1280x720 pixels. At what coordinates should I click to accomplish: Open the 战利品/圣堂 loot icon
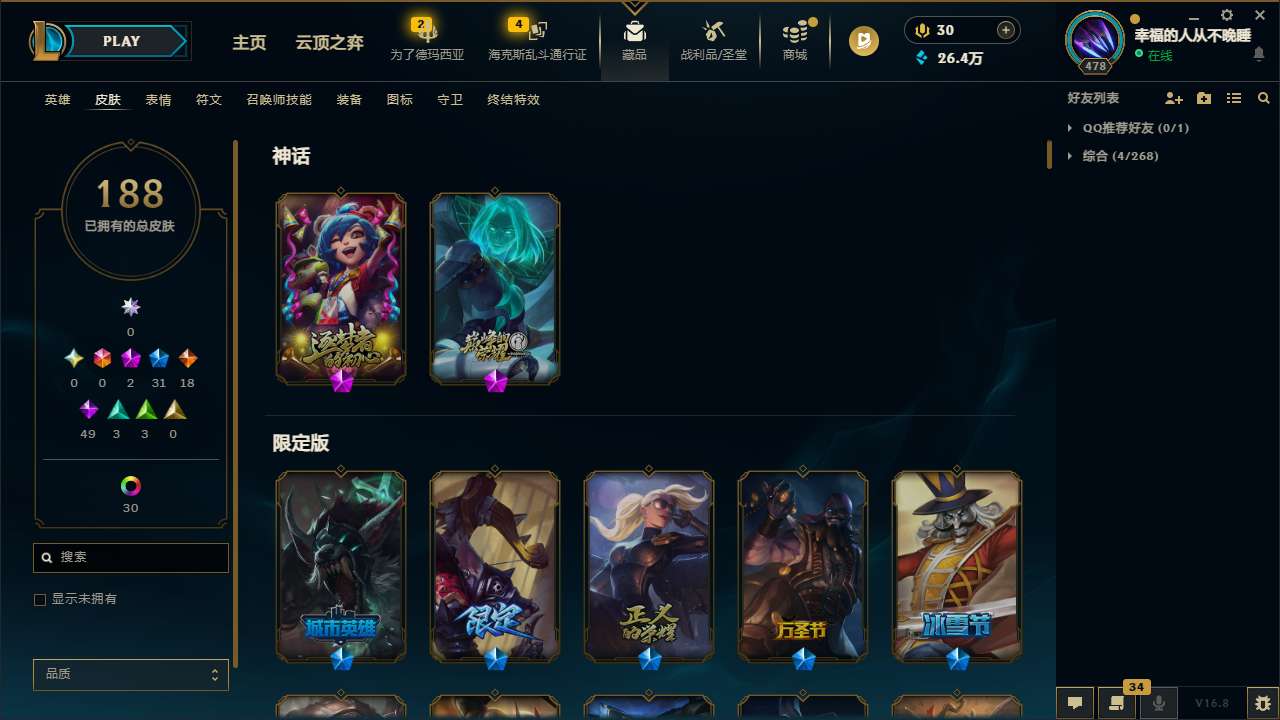(713, 40)
